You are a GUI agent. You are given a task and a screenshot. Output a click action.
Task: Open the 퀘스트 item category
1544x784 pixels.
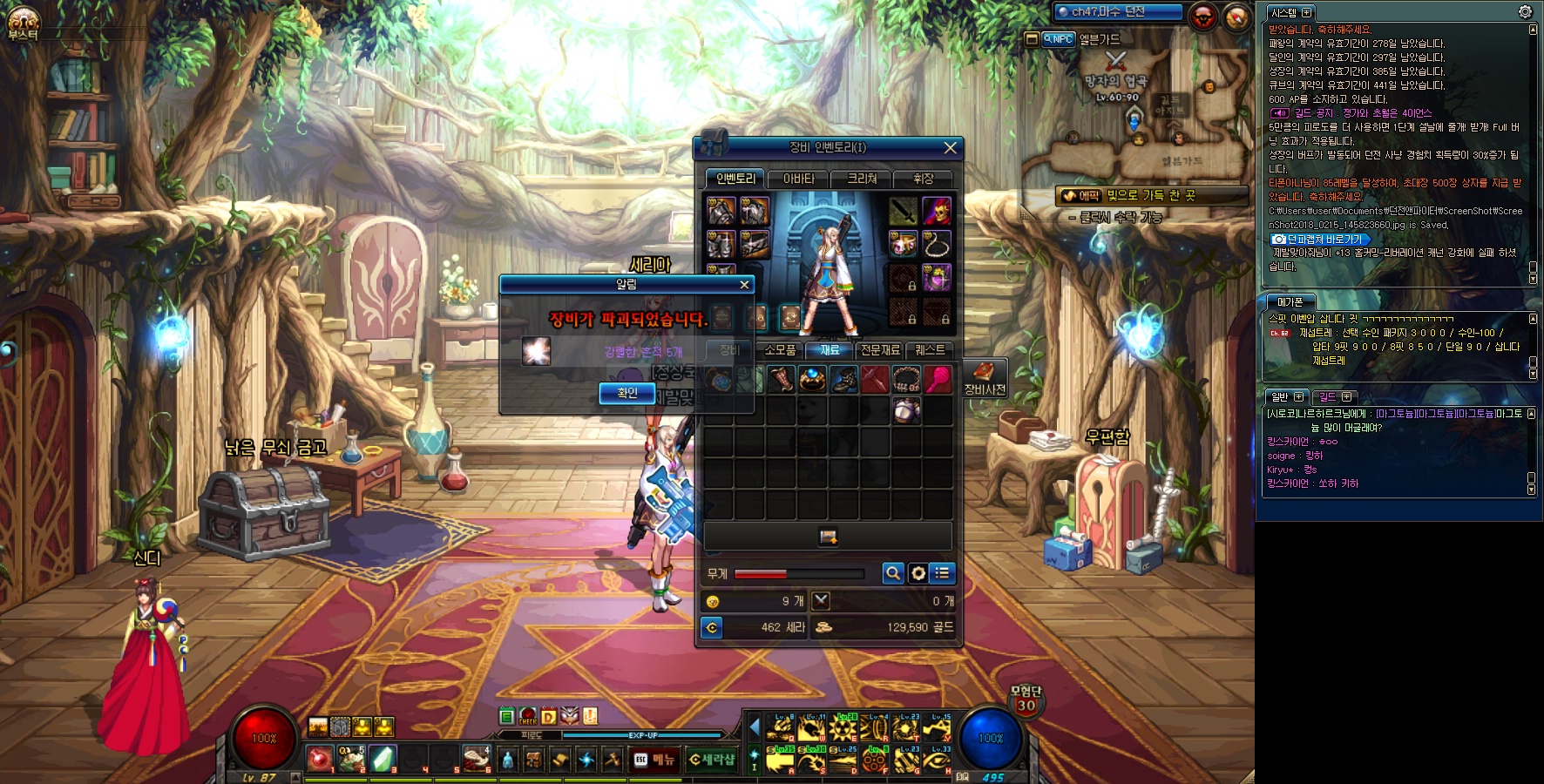(x=930, y=350)
